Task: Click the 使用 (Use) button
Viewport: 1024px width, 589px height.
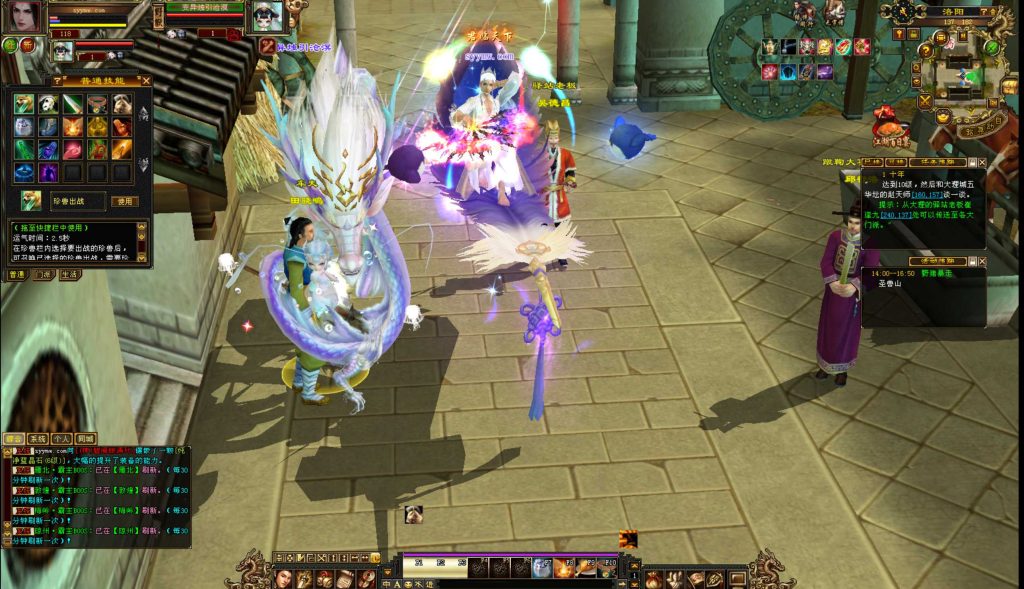Action: pyautogui.click(x=124, y=201)
